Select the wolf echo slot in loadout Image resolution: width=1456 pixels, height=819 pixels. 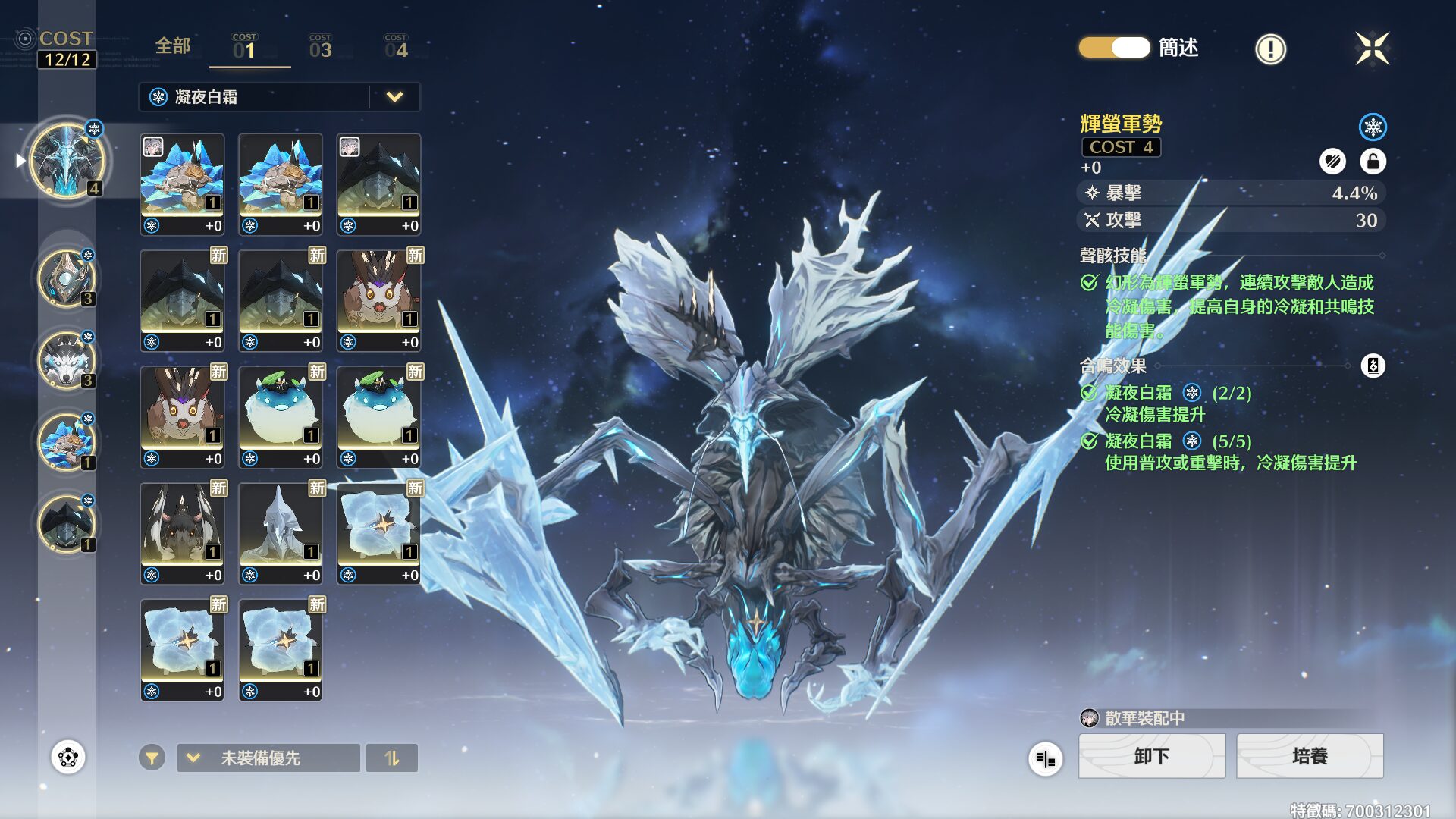(x=67, y=360)
